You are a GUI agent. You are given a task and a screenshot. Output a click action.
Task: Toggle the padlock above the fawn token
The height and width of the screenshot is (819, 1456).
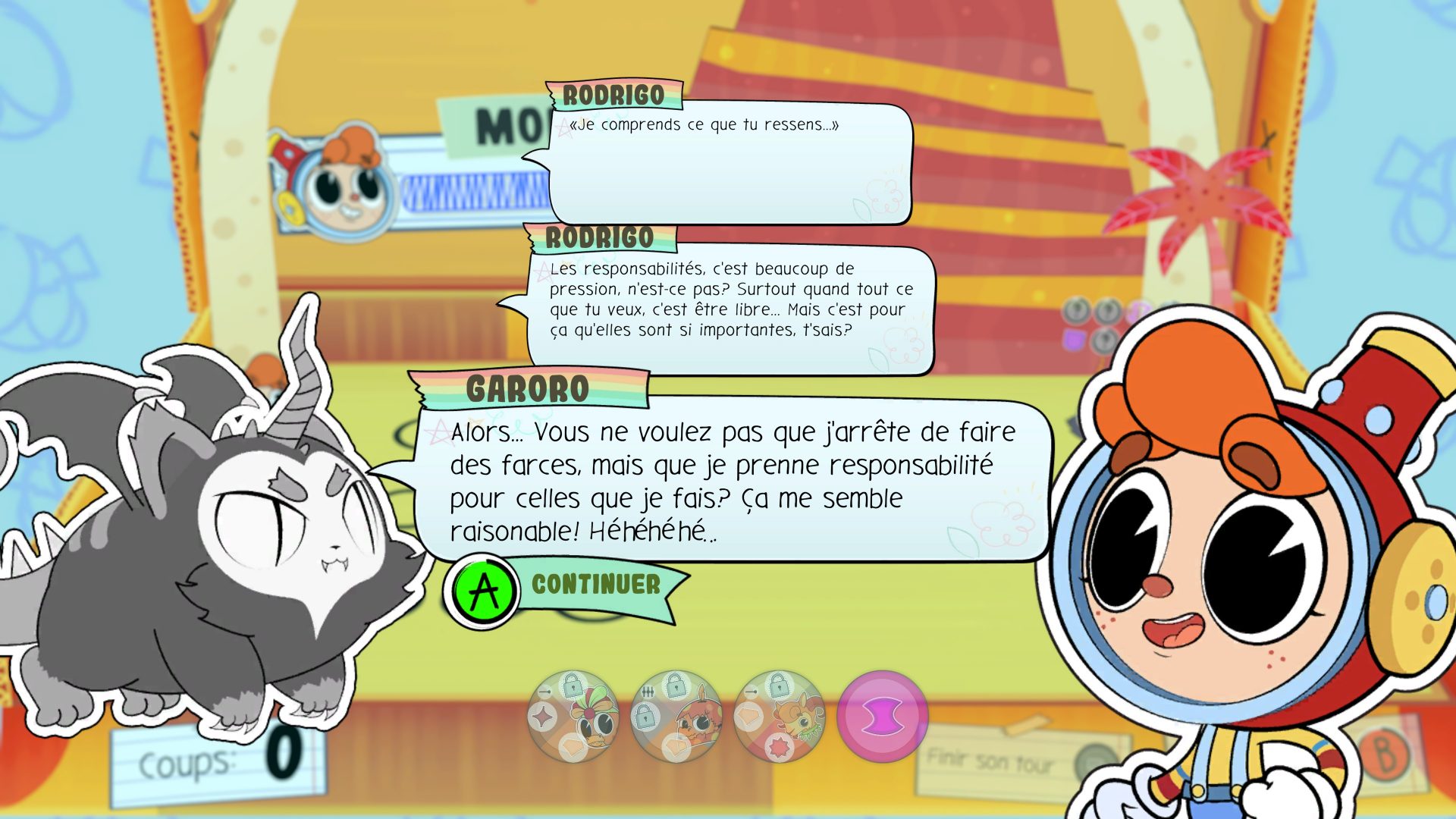(777, 686)
